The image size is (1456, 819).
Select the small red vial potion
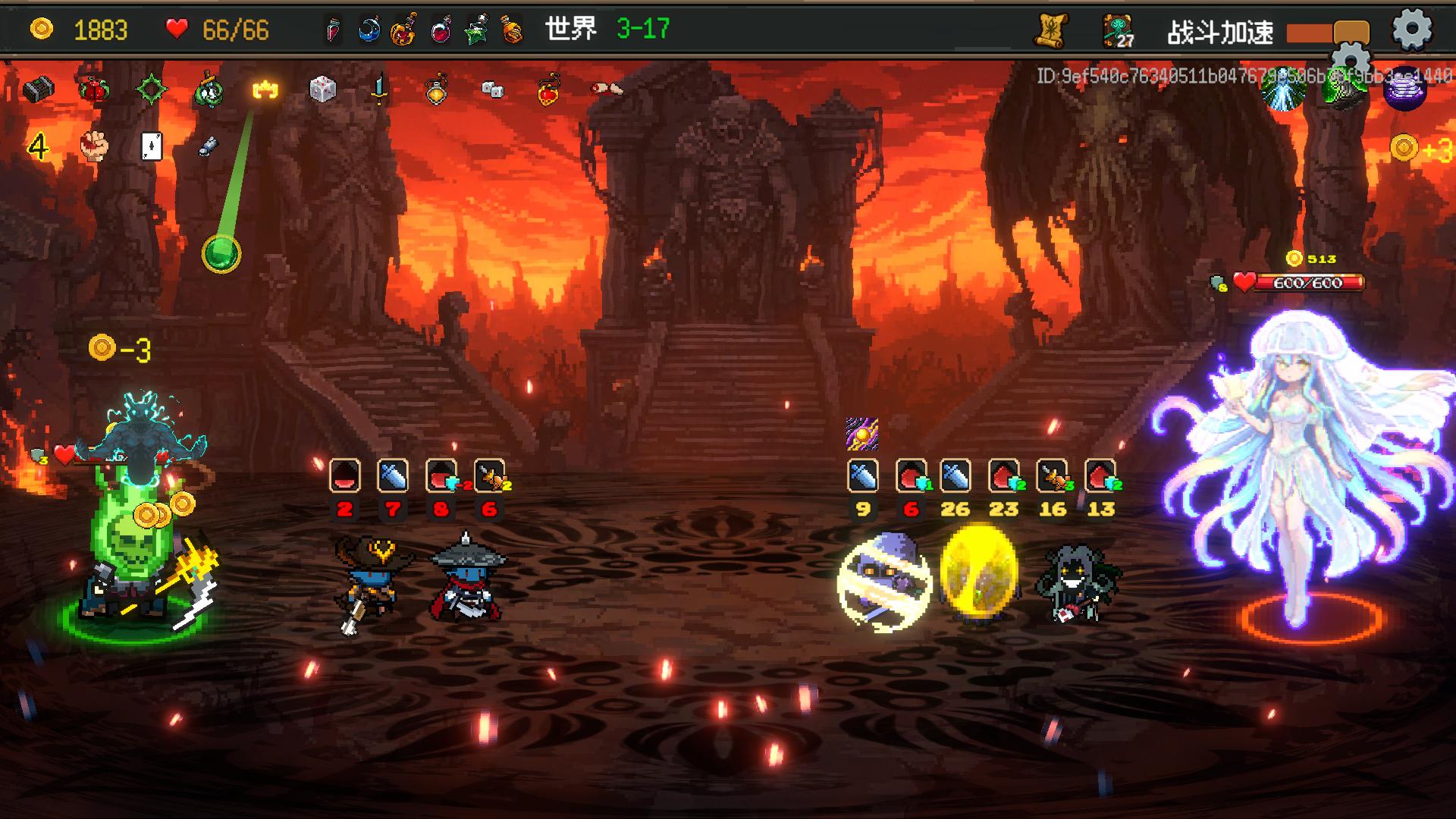coord(333,30)
